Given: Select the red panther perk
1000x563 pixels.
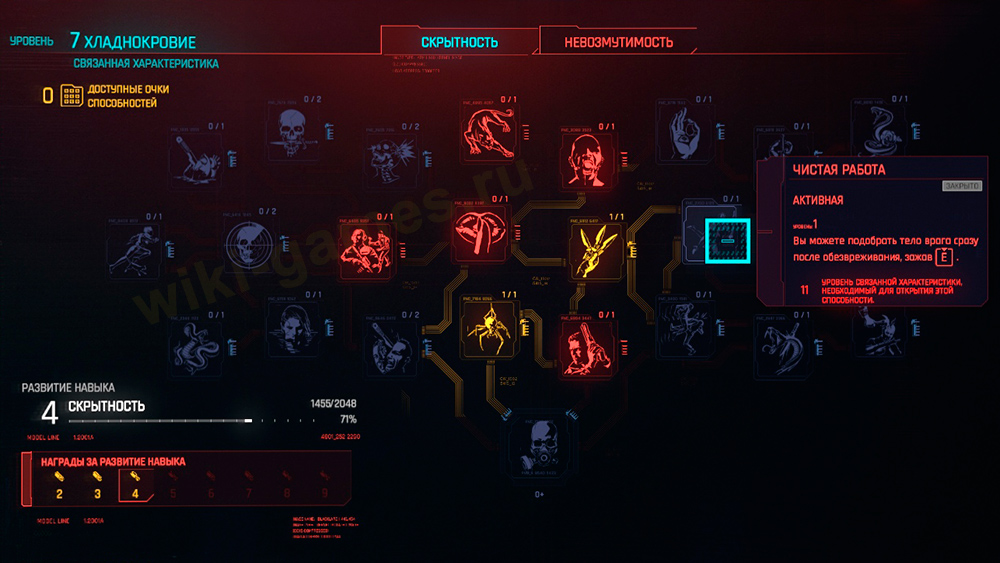Looking at the screenshot, I should 489,133.
